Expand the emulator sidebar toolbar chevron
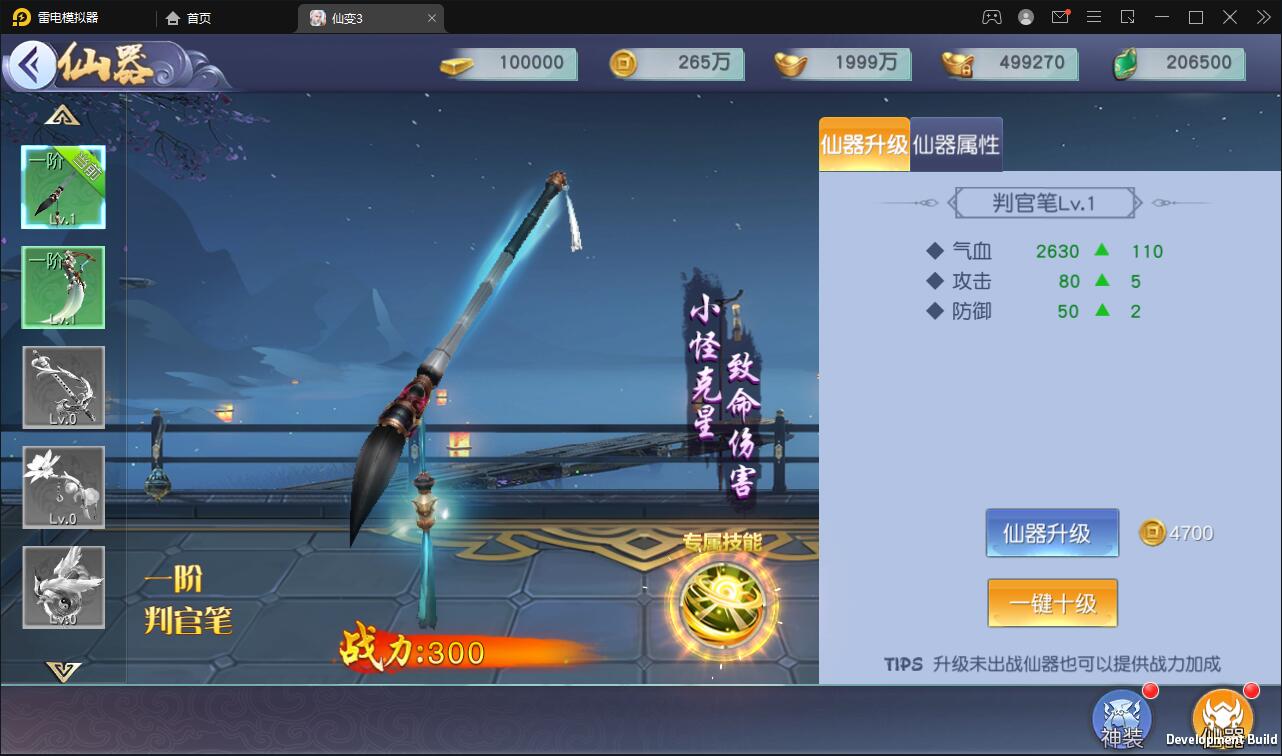 (1261, 17)
